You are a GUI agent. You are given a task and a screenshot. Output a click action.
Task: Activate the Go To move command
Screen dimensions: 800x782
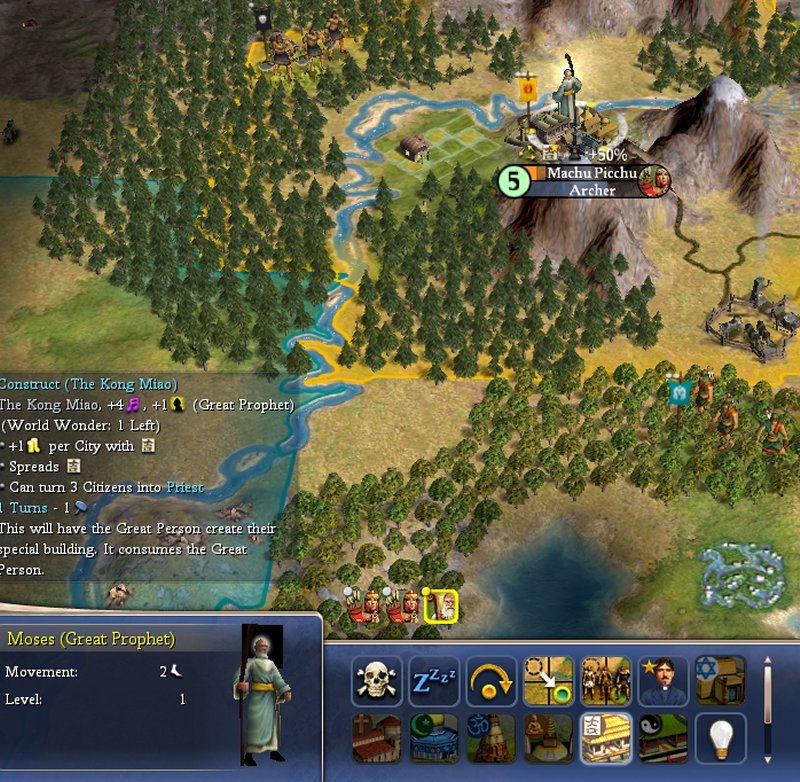pos(548,682)
